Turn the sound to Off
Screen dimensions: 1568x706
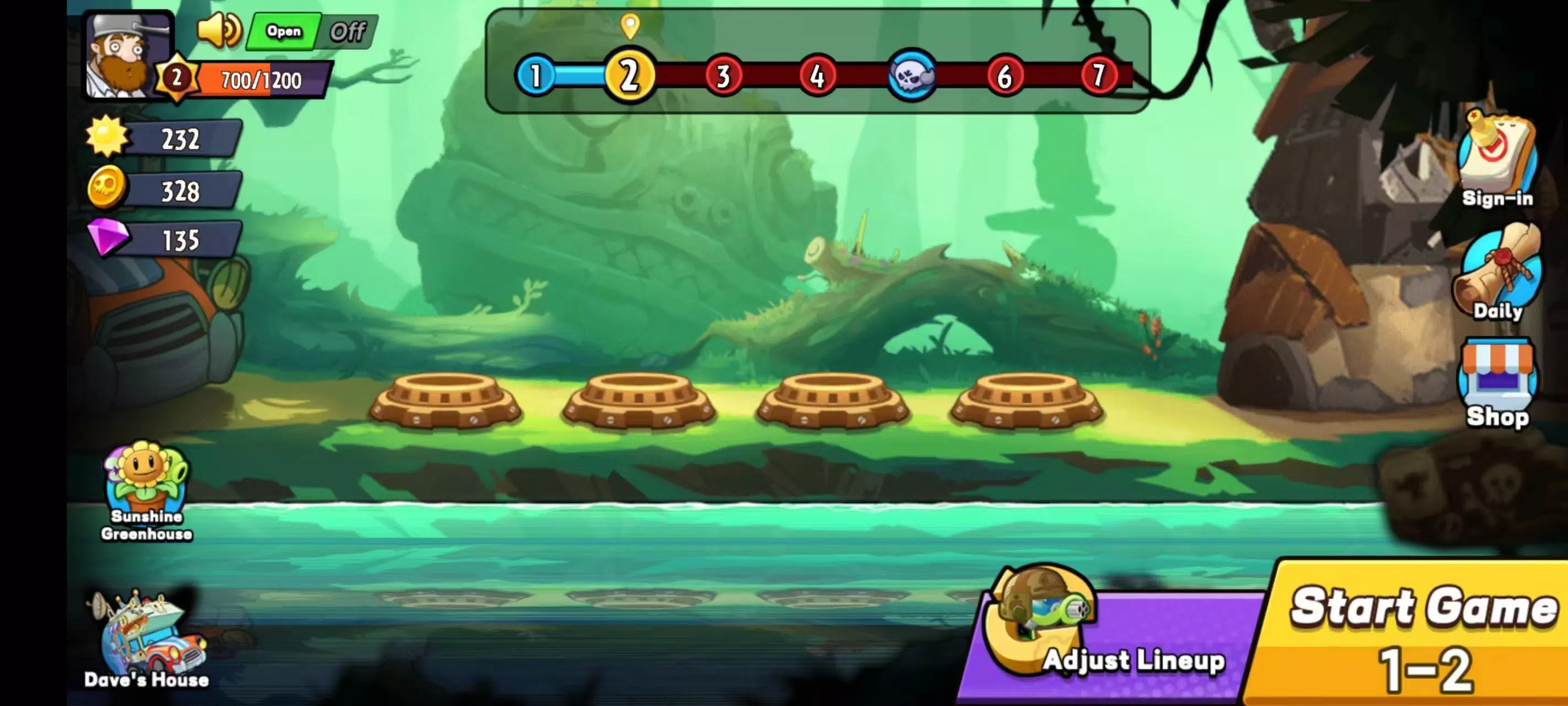tap(350, 29)
